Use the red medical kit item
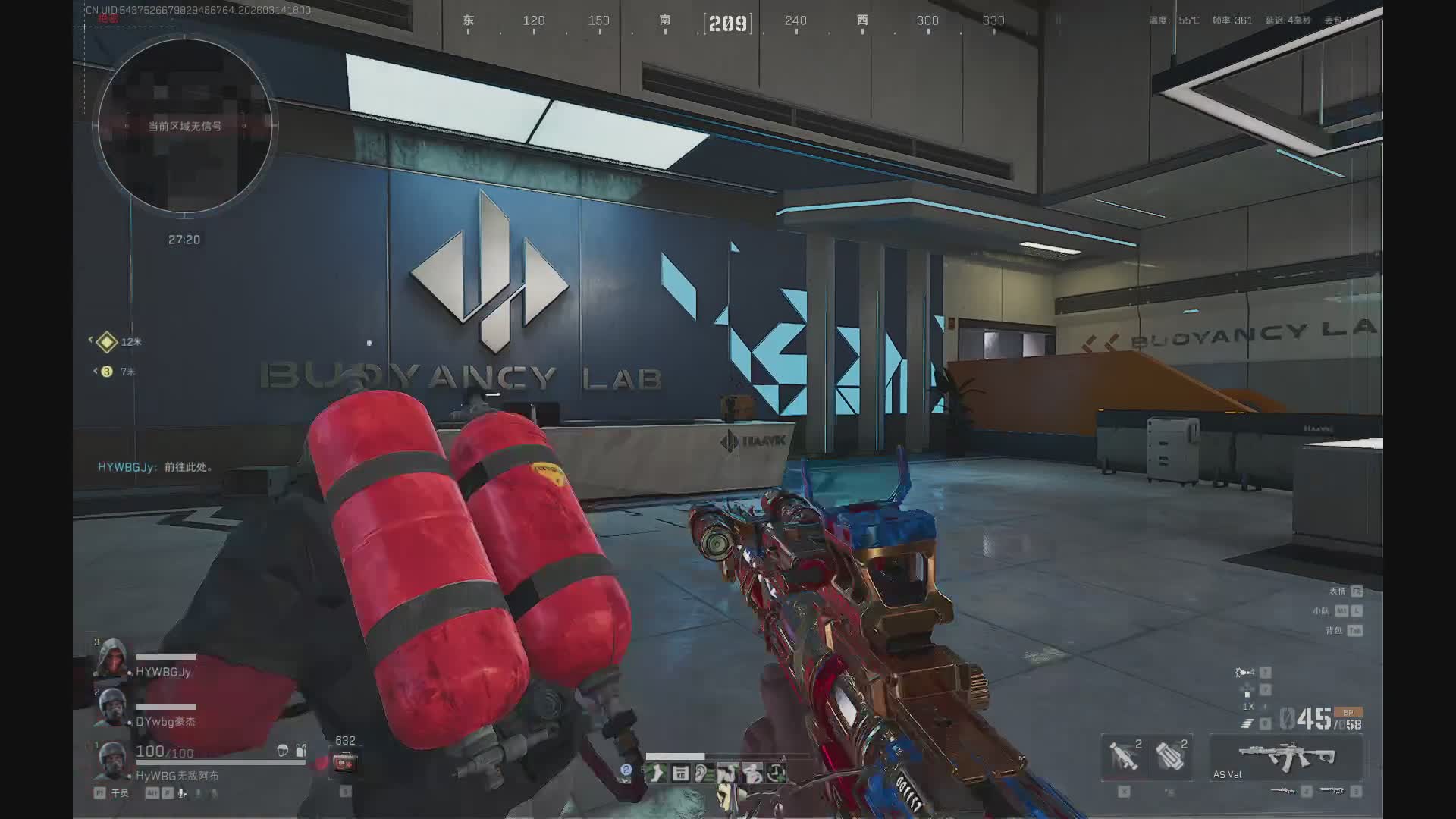This screenshot has width=1456, height=819. pos(344,762)
